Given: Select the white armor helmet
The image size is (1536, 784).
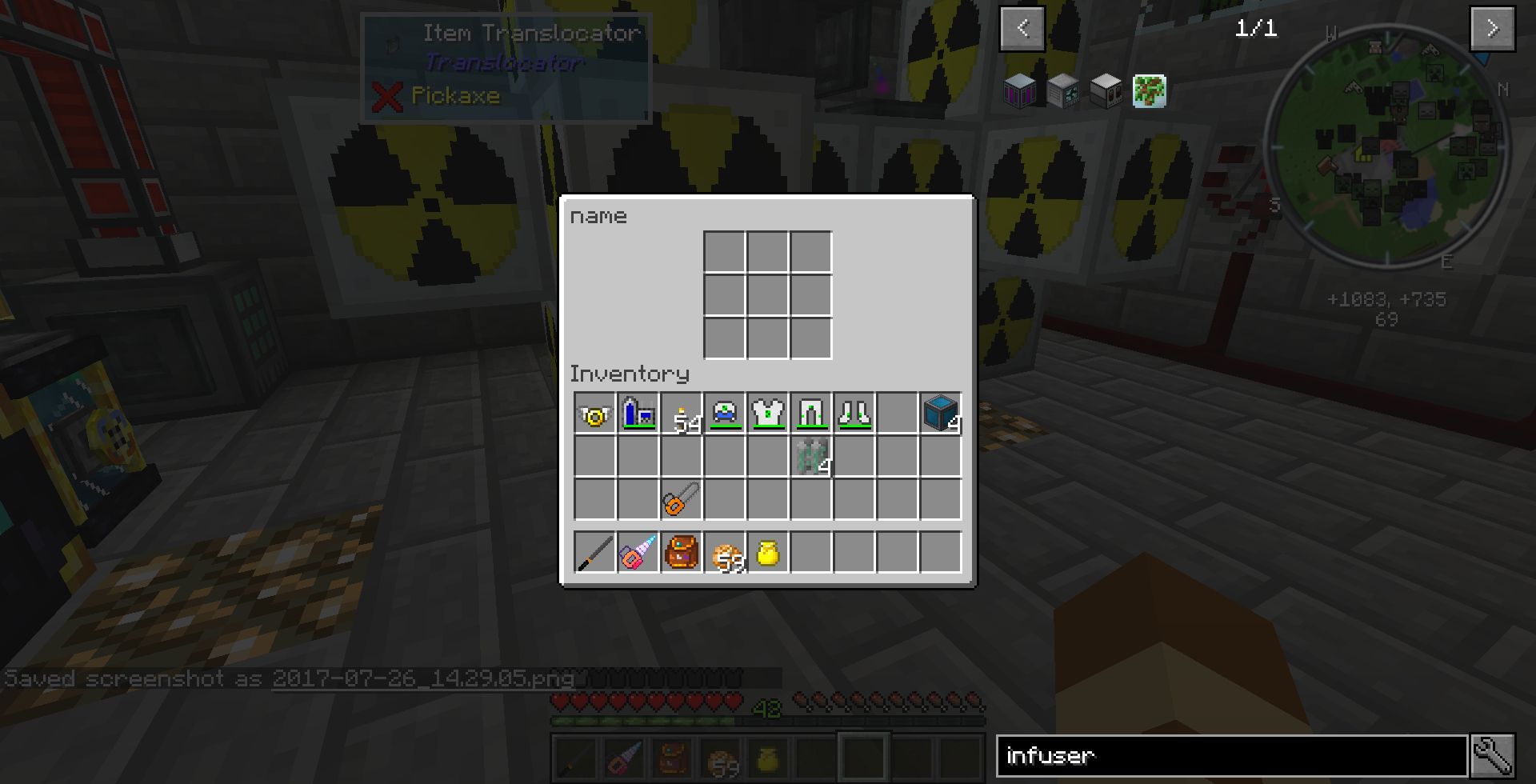Looking at the screenshot, I should (725, 414).
